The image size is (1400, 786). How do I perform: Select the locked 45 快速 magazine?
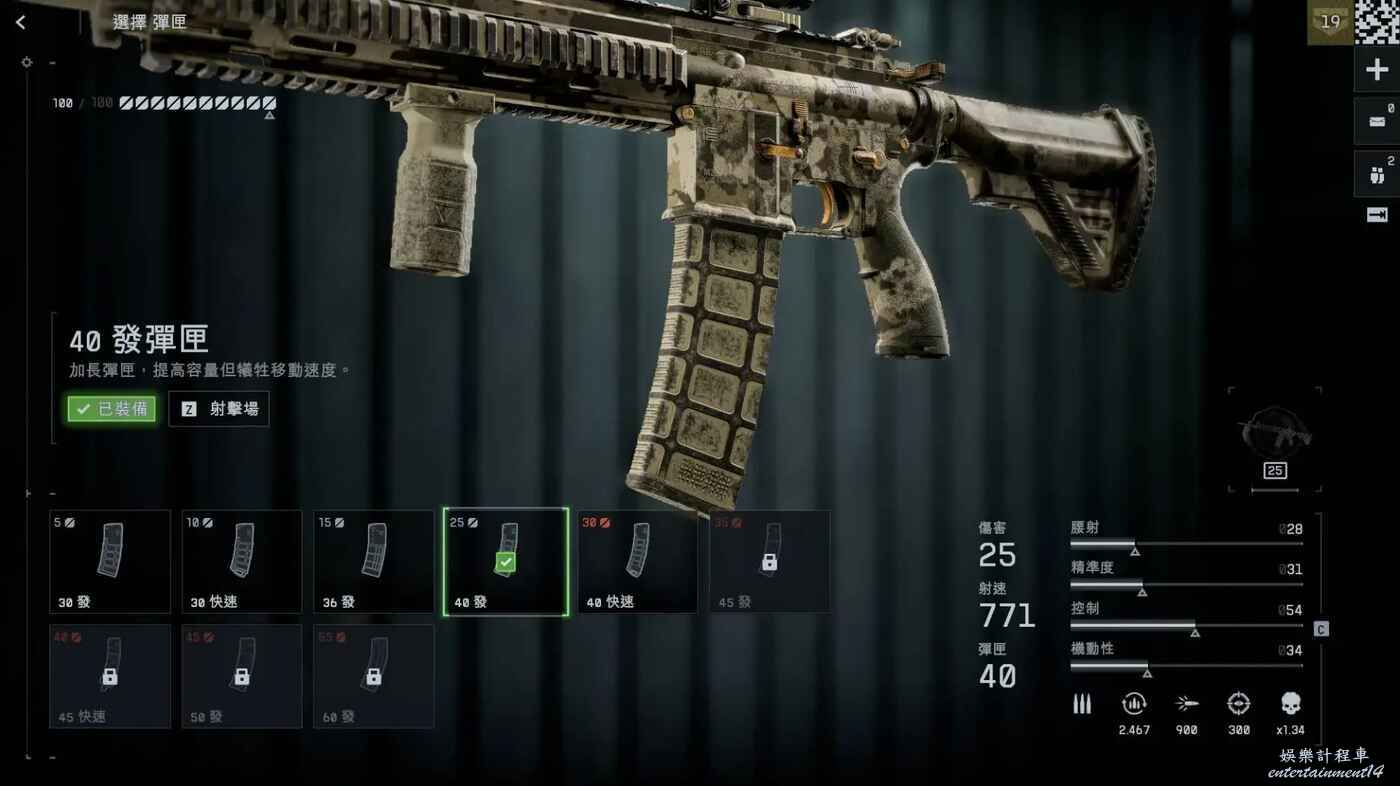click(x=110, y=676)
